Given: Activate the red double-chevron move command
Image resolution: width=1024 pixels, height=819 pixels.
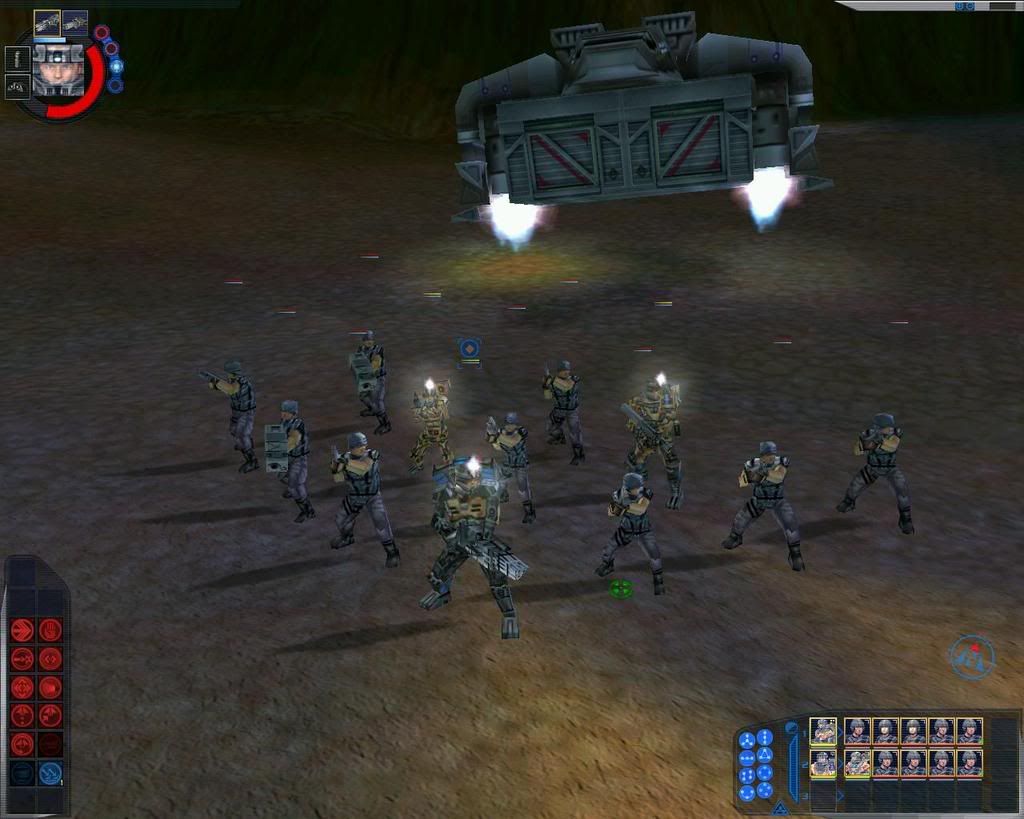Looking at the screenshot, I should [22, 631].
